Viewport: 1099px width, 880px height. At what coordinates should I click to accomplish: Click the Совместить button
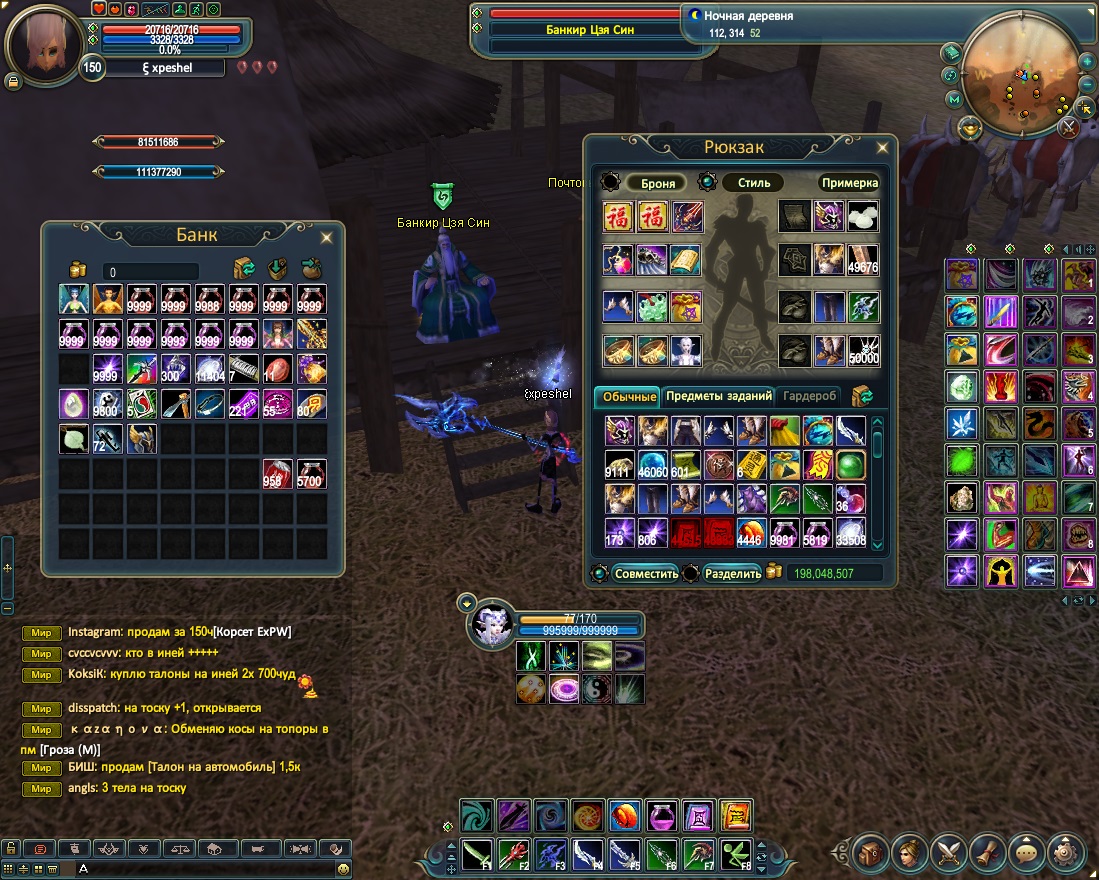[x=646, y=574]
